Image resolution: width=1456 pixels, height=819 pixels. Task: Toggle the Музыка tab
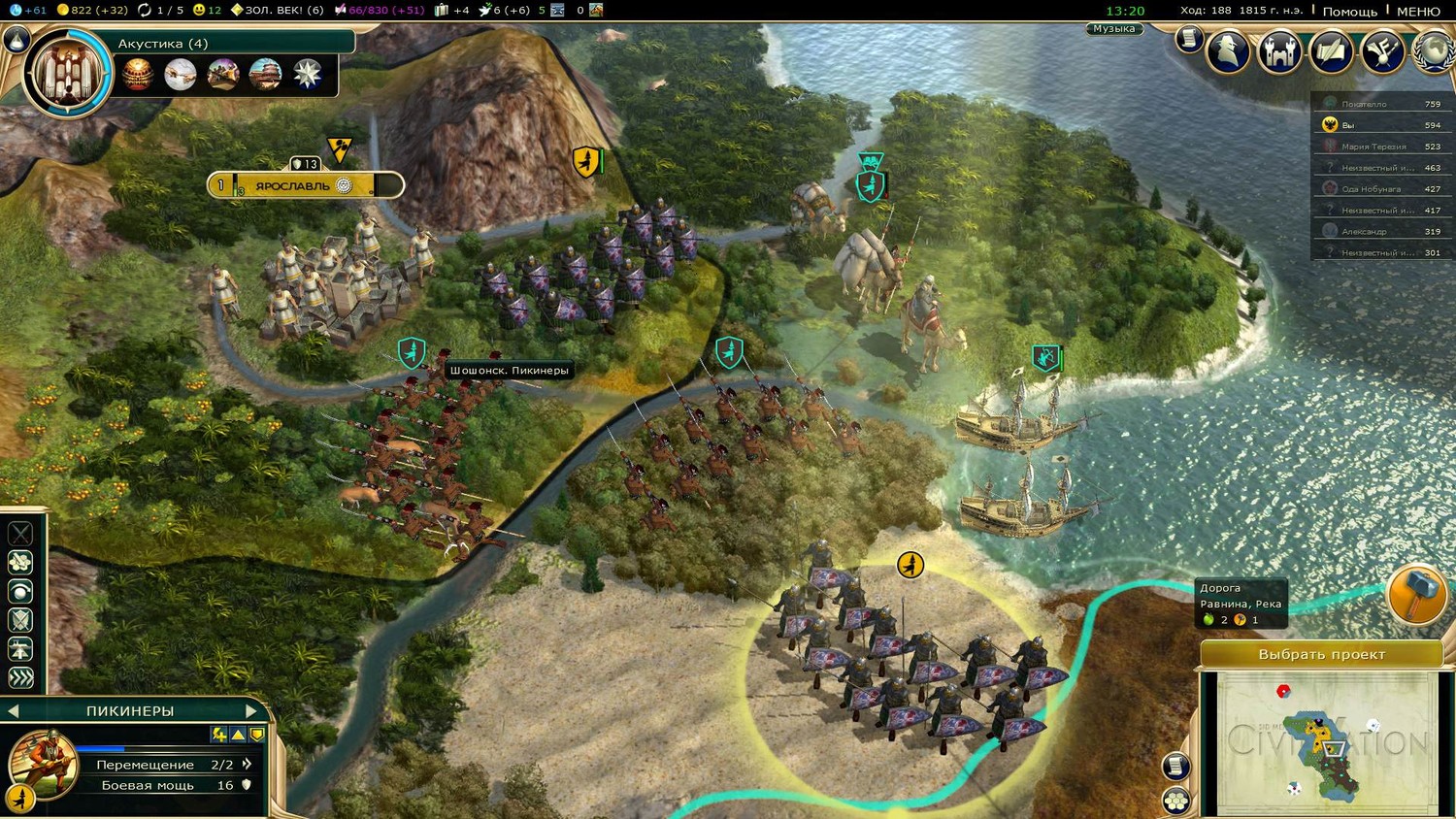point(1113,29)
